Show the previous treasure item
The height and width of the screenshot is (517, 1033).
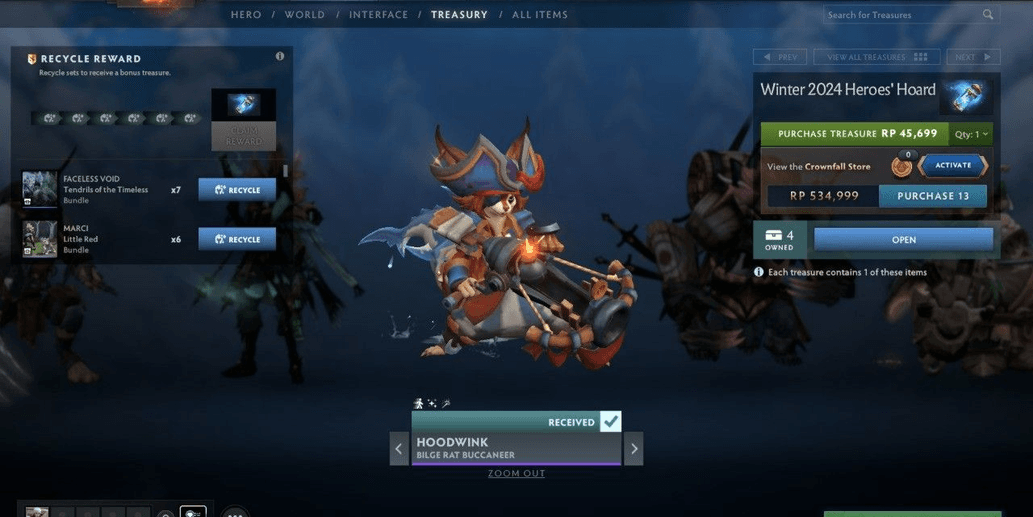click(399, 449)
